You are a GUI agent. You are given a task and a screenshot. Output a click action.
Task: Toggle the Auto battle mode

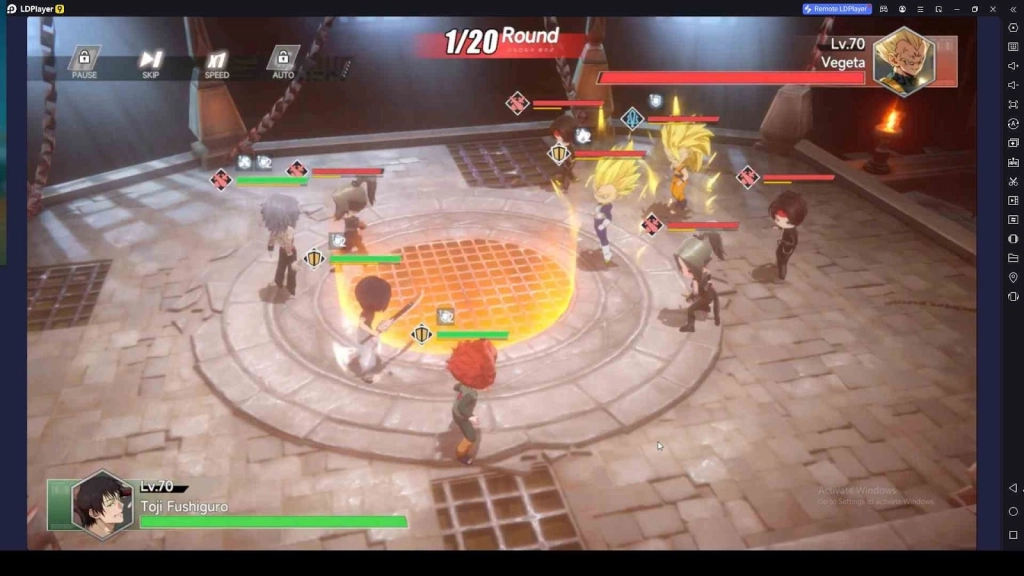pos(283,62)
